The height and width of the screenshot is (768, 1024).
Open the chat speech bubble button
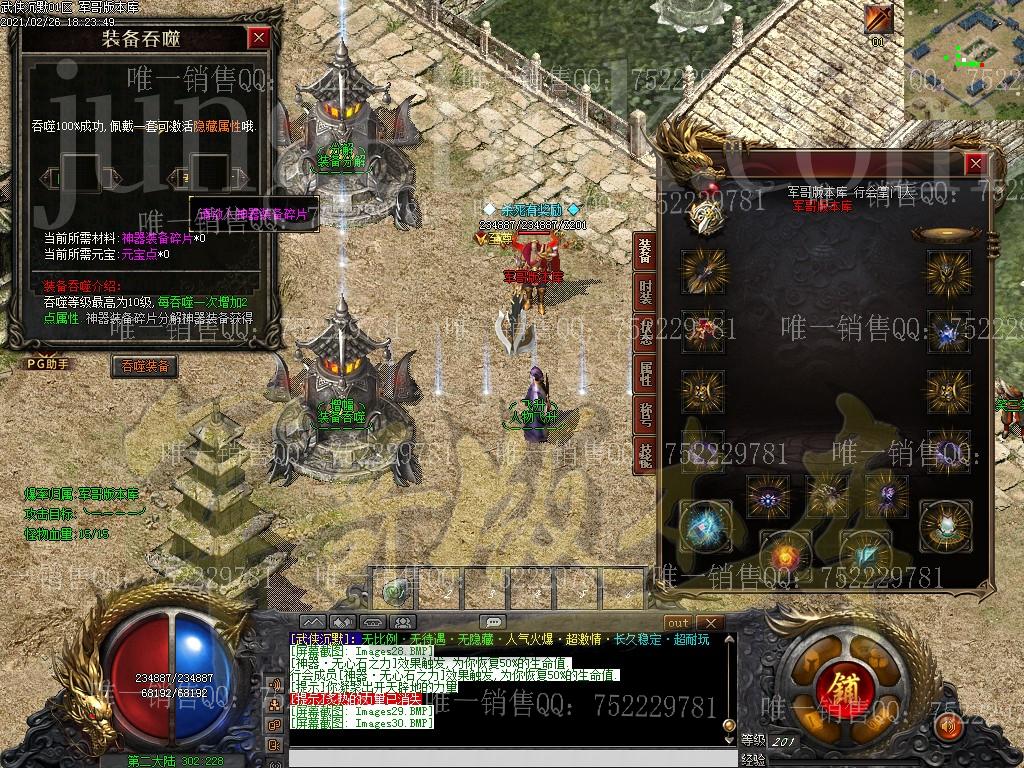click(492, 622)
